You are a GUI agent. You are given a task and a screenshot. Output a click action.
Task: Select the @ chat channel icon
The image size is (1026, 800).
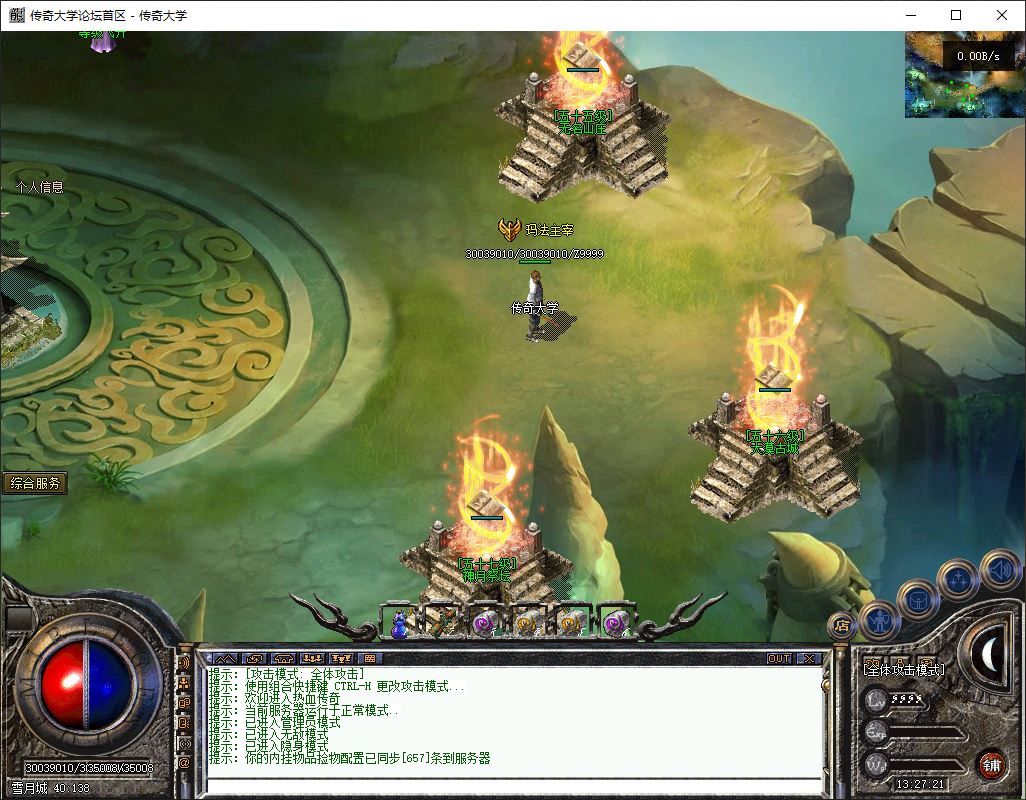coord(184,763)
